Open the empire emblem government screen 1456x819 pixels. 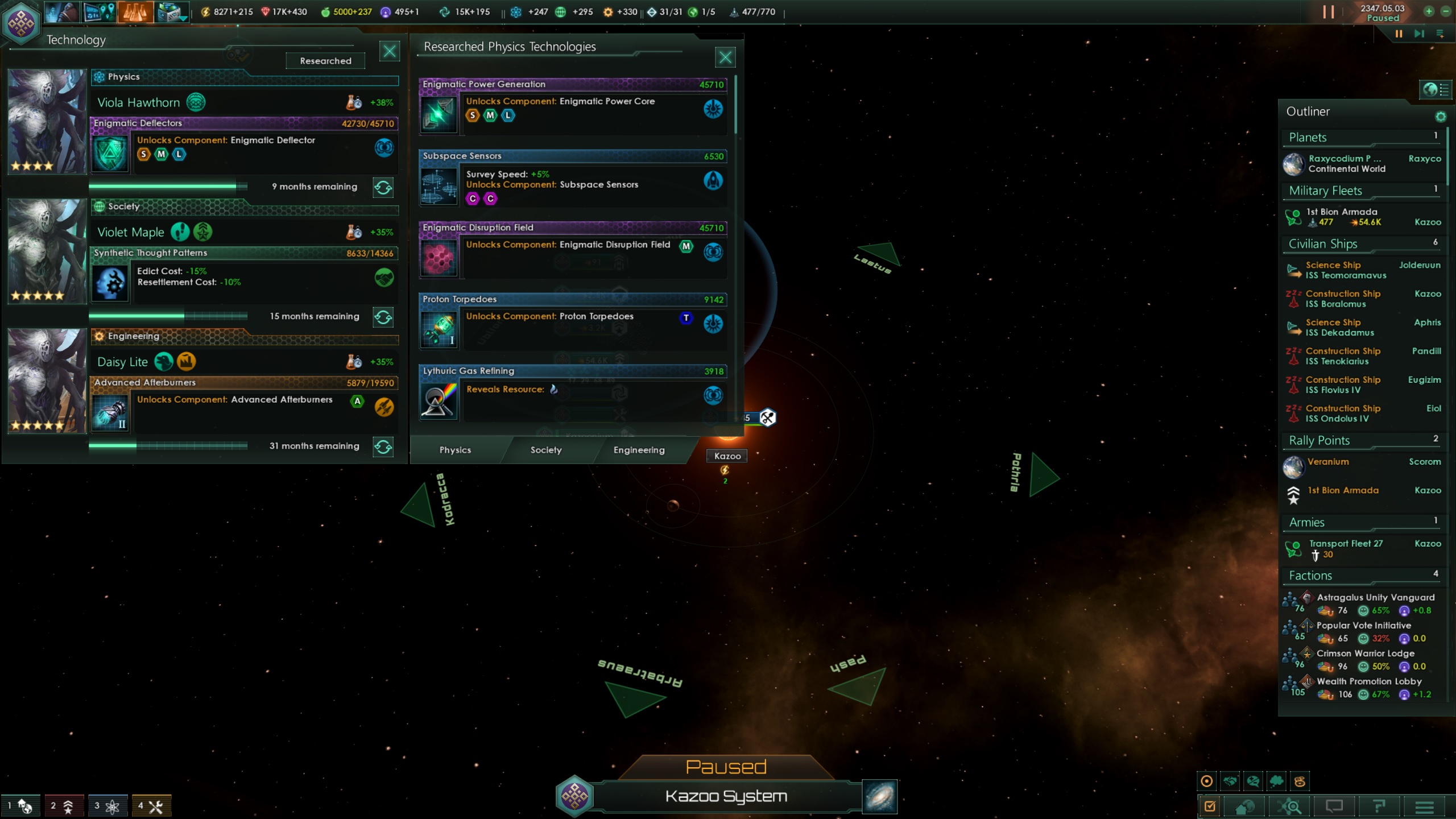(x=21, y=23)
